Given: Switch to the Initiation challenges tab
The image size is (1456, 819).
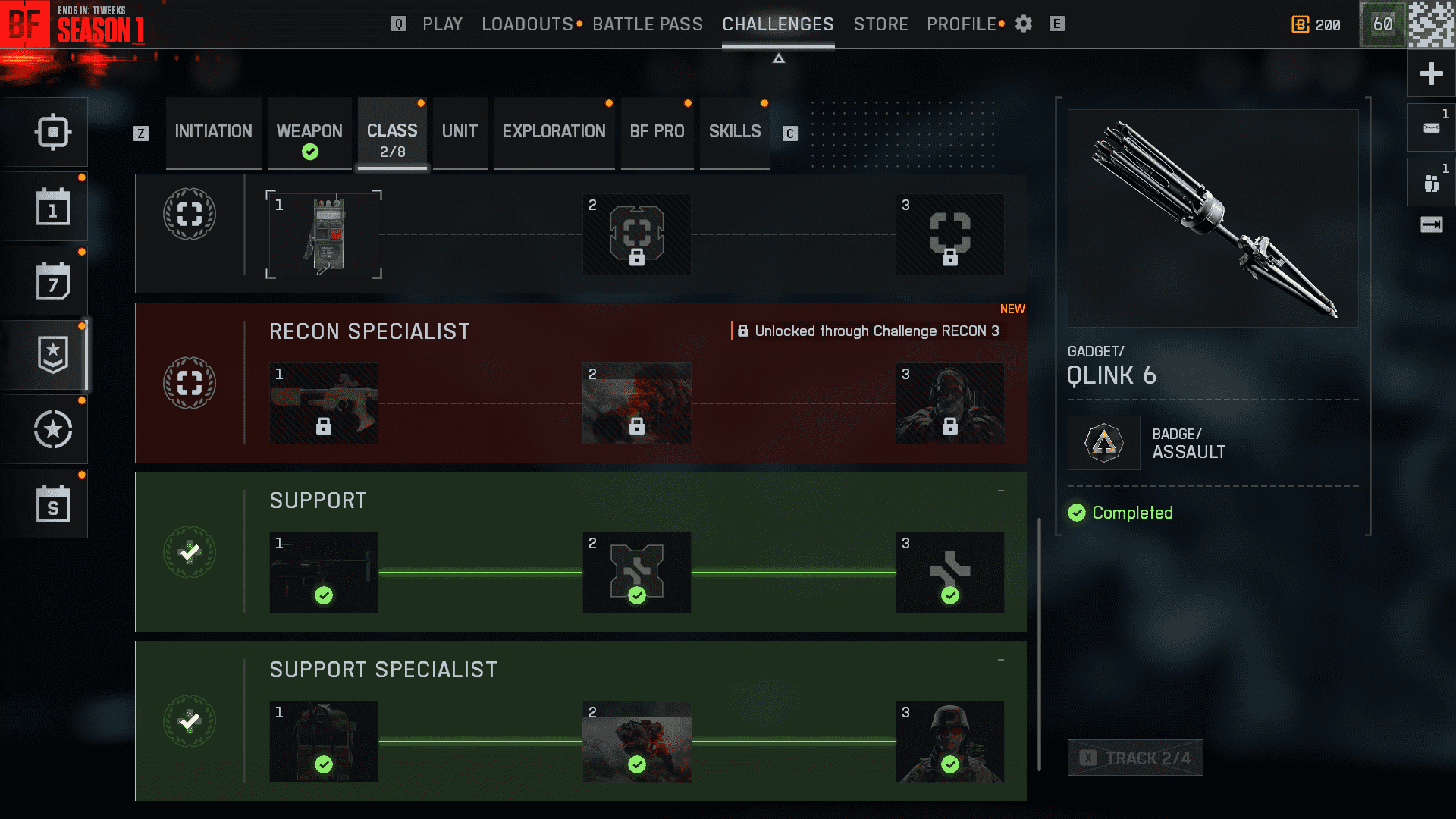Looking at the screenshot, I should tap(213, 132).
